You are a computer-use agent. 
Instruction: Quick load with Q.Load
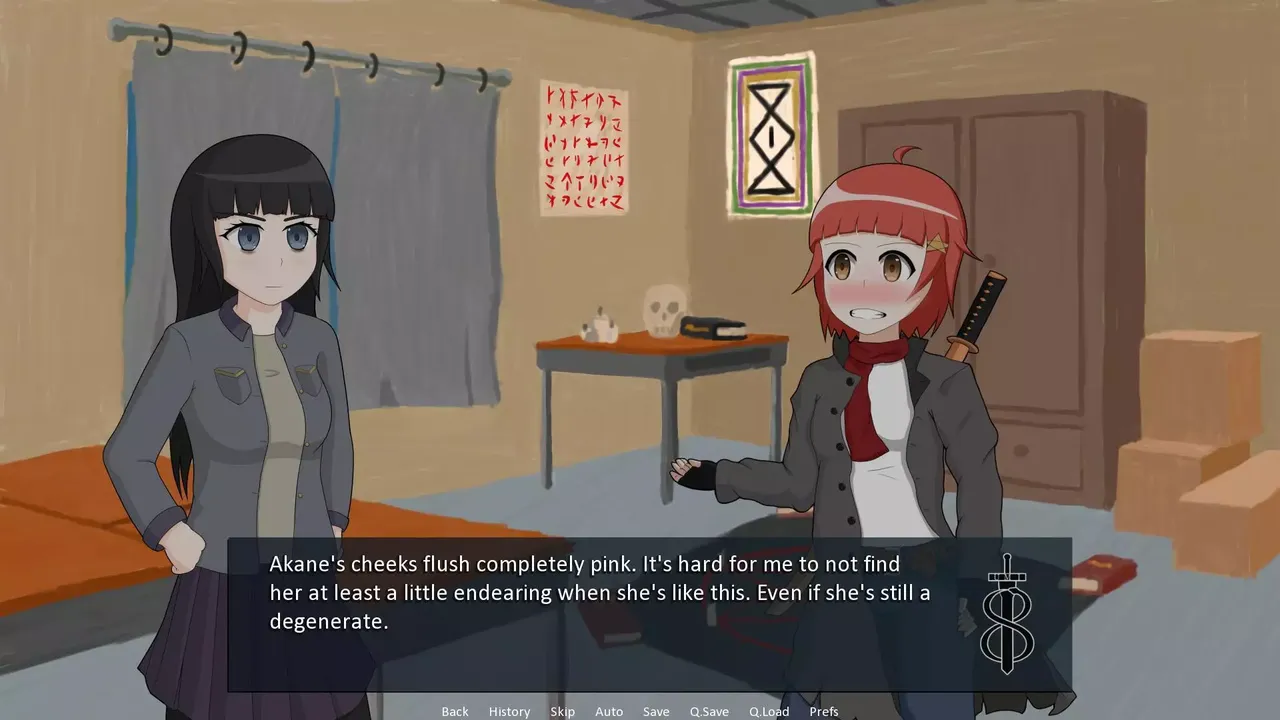[769, 711]
